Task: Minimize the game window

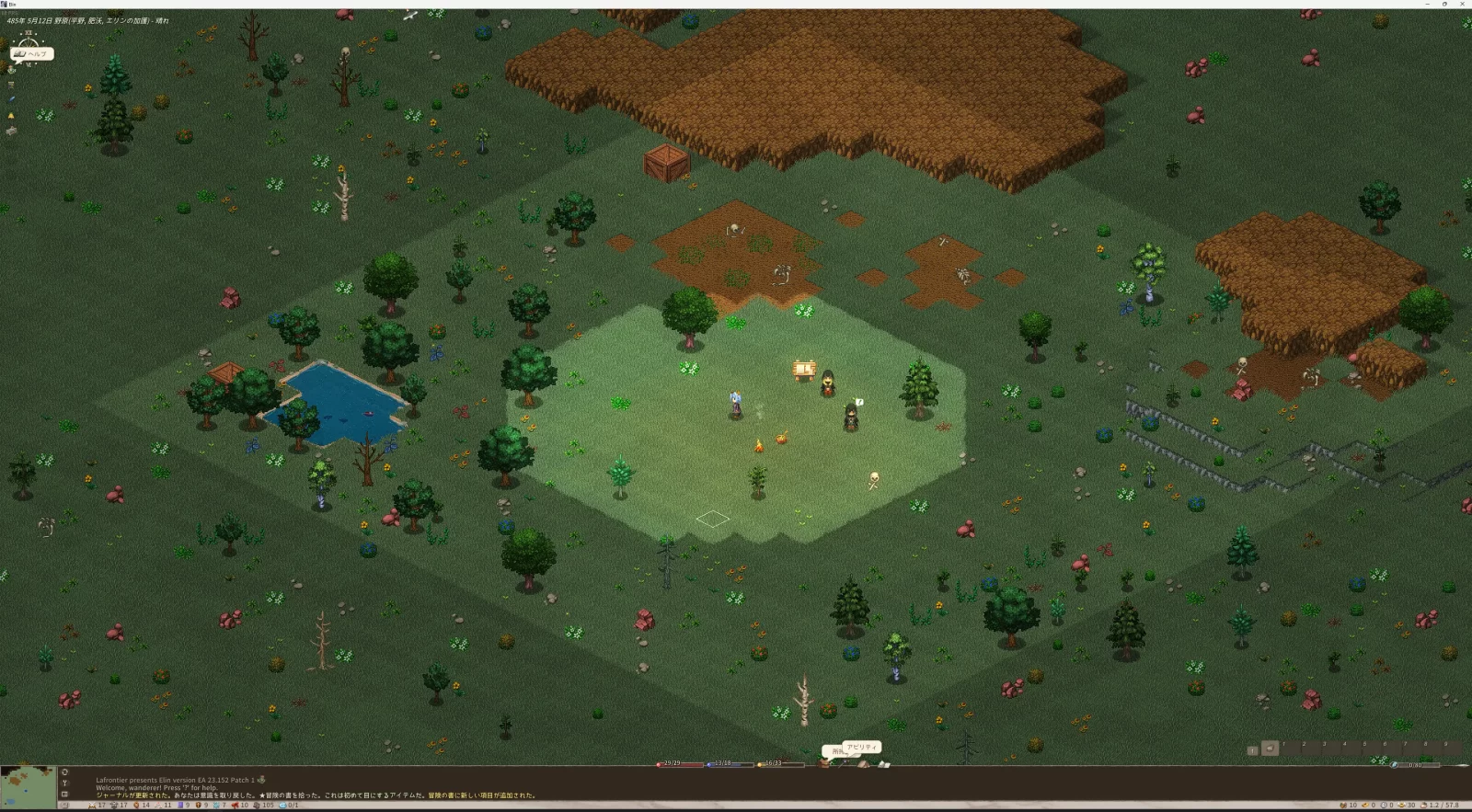Action: tap(1426, 5)
